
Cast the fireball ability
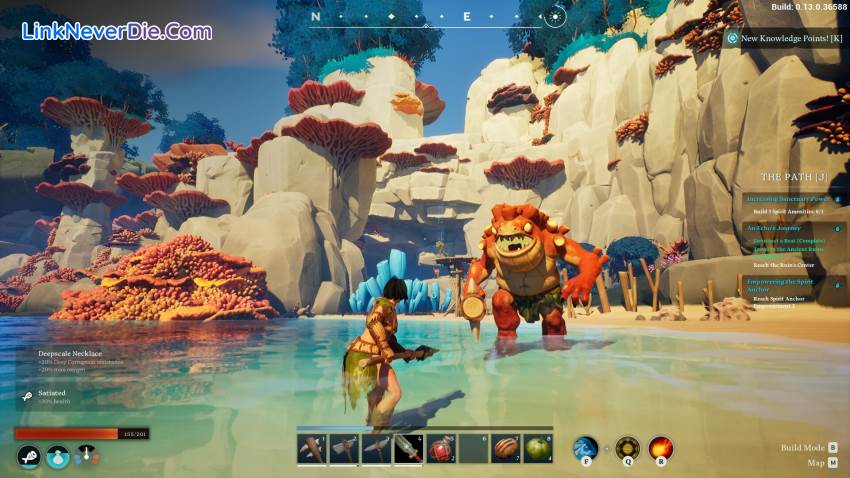[660, 448]
